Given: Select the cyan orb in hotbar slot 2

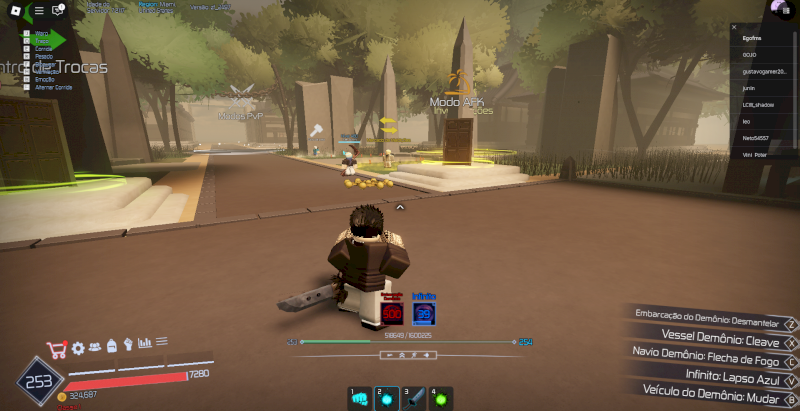Looking at the screenshot, I should [x=386, y=398].
